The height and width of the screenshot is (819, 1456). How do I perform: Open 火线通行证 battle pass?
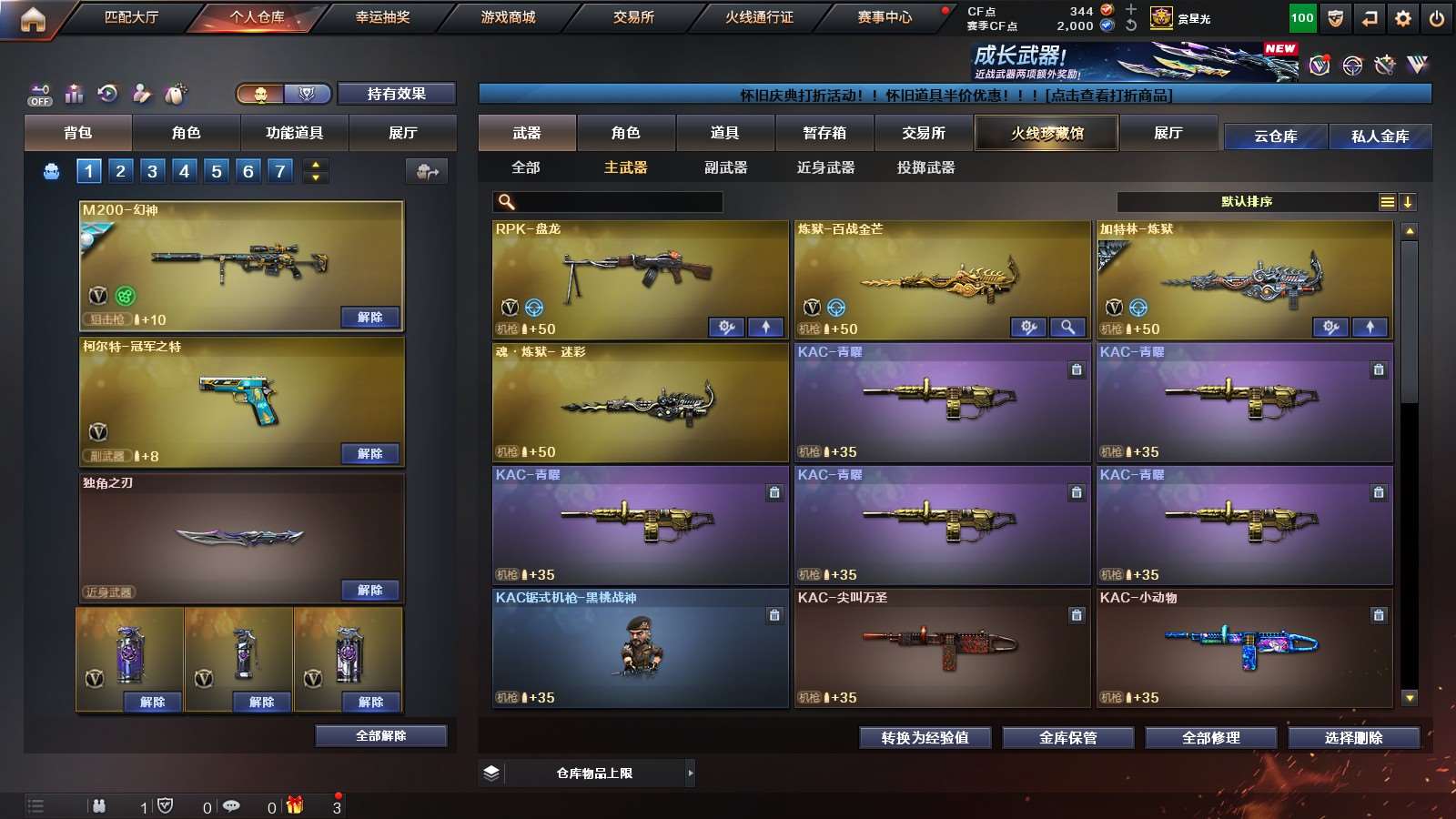point(759,17)
